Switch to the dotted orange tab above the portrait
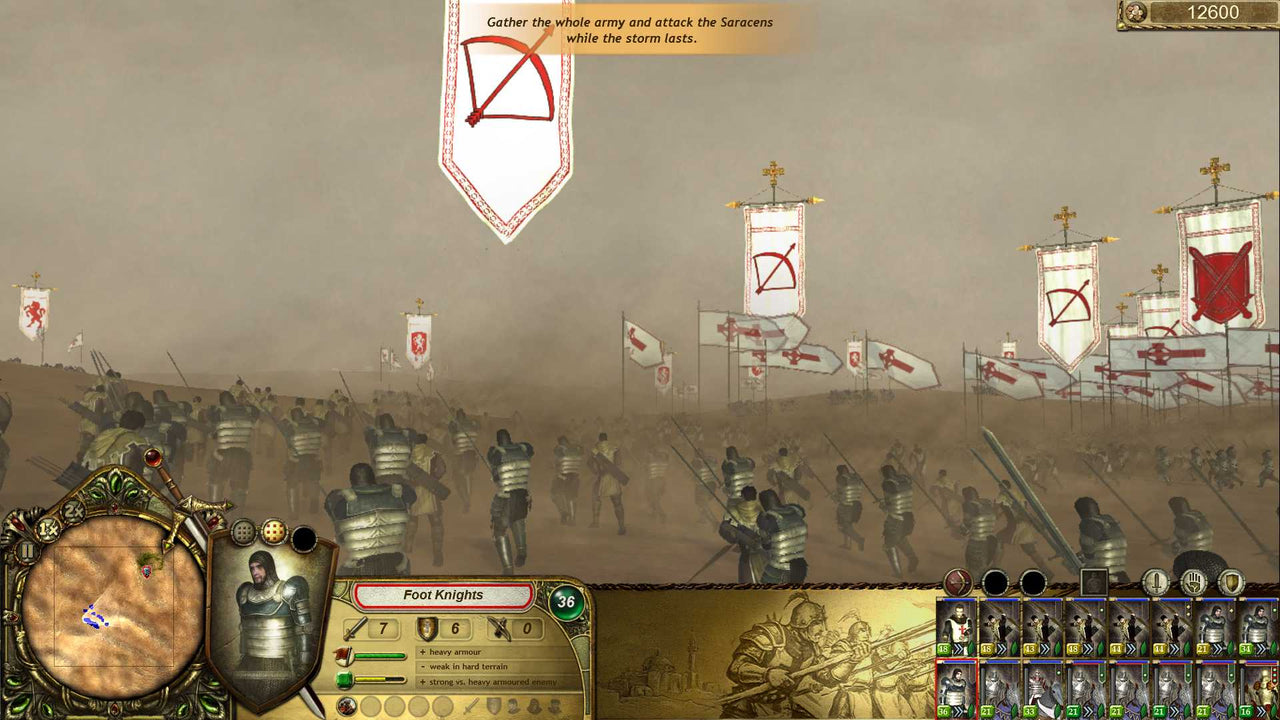The height and width of the screenshot is (720, 1280). click(x=274, y=531)
